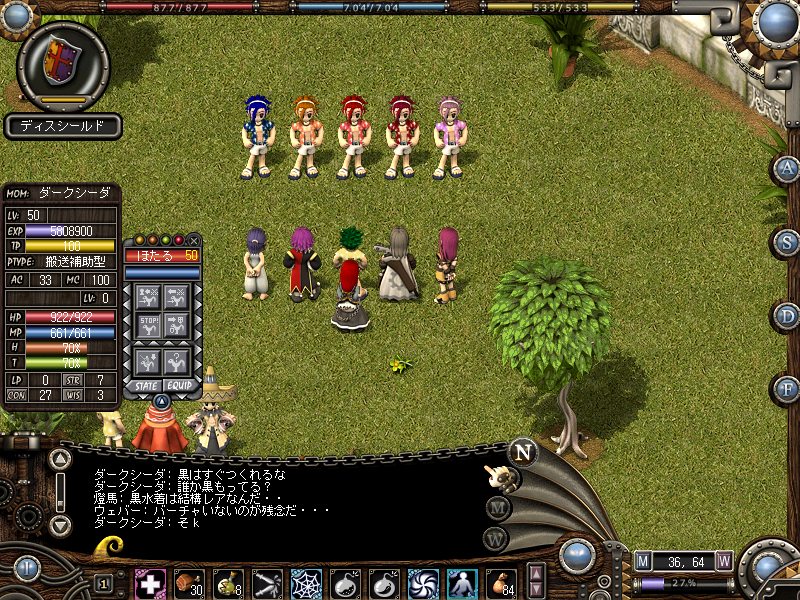The height and width of the screenshot is (600, 800).
Task: Use the white cross healing skill
Action: 150,582
